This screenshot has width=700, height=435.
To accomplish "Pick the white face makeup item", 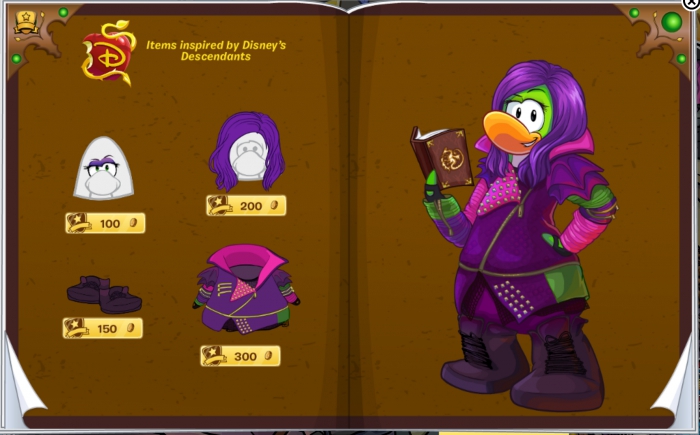I will [104, 168].
